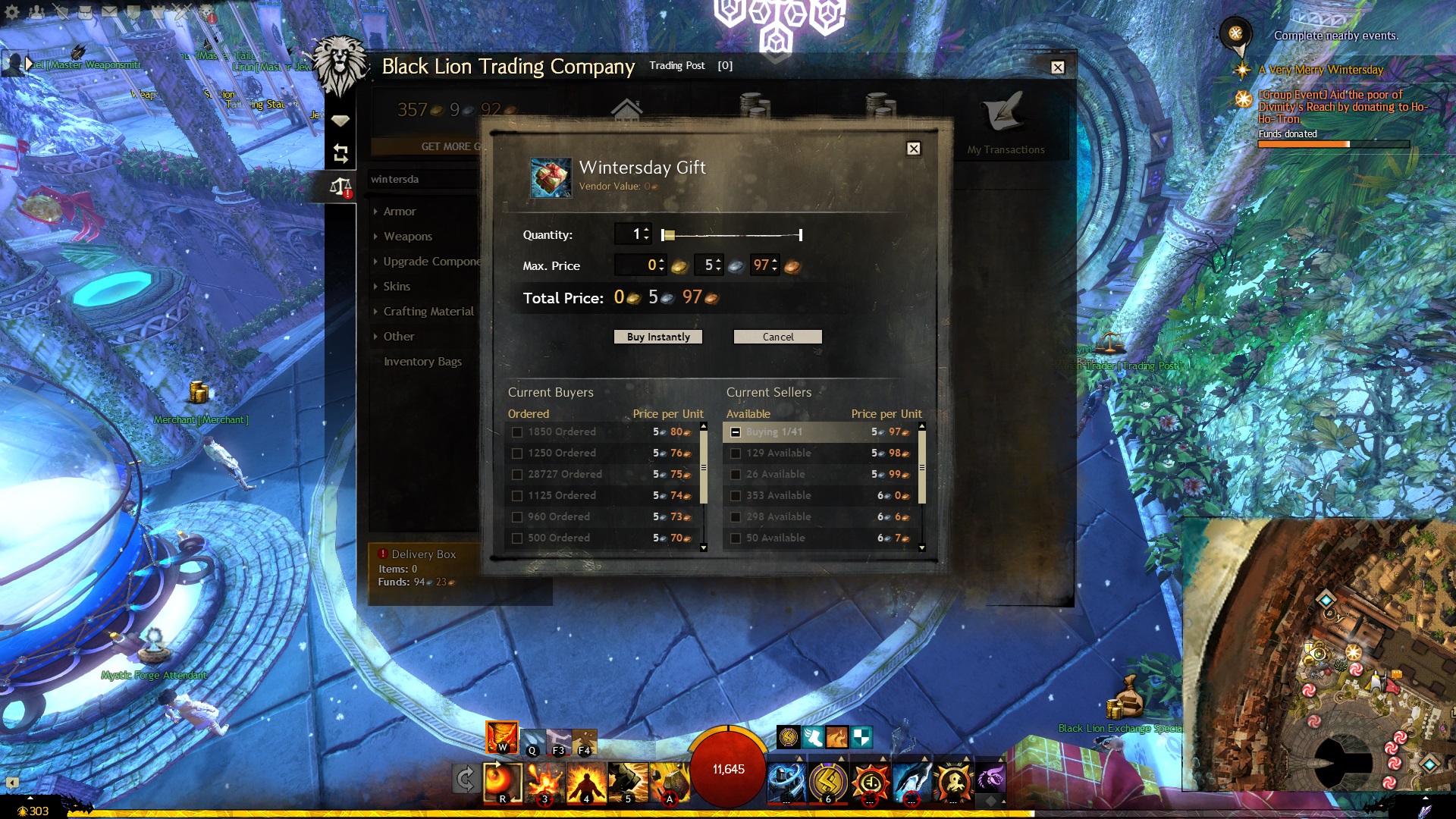Viewport: 1456px width, 819px height.
Task: Click the Buy Instantly button
Action: point(657,337)
